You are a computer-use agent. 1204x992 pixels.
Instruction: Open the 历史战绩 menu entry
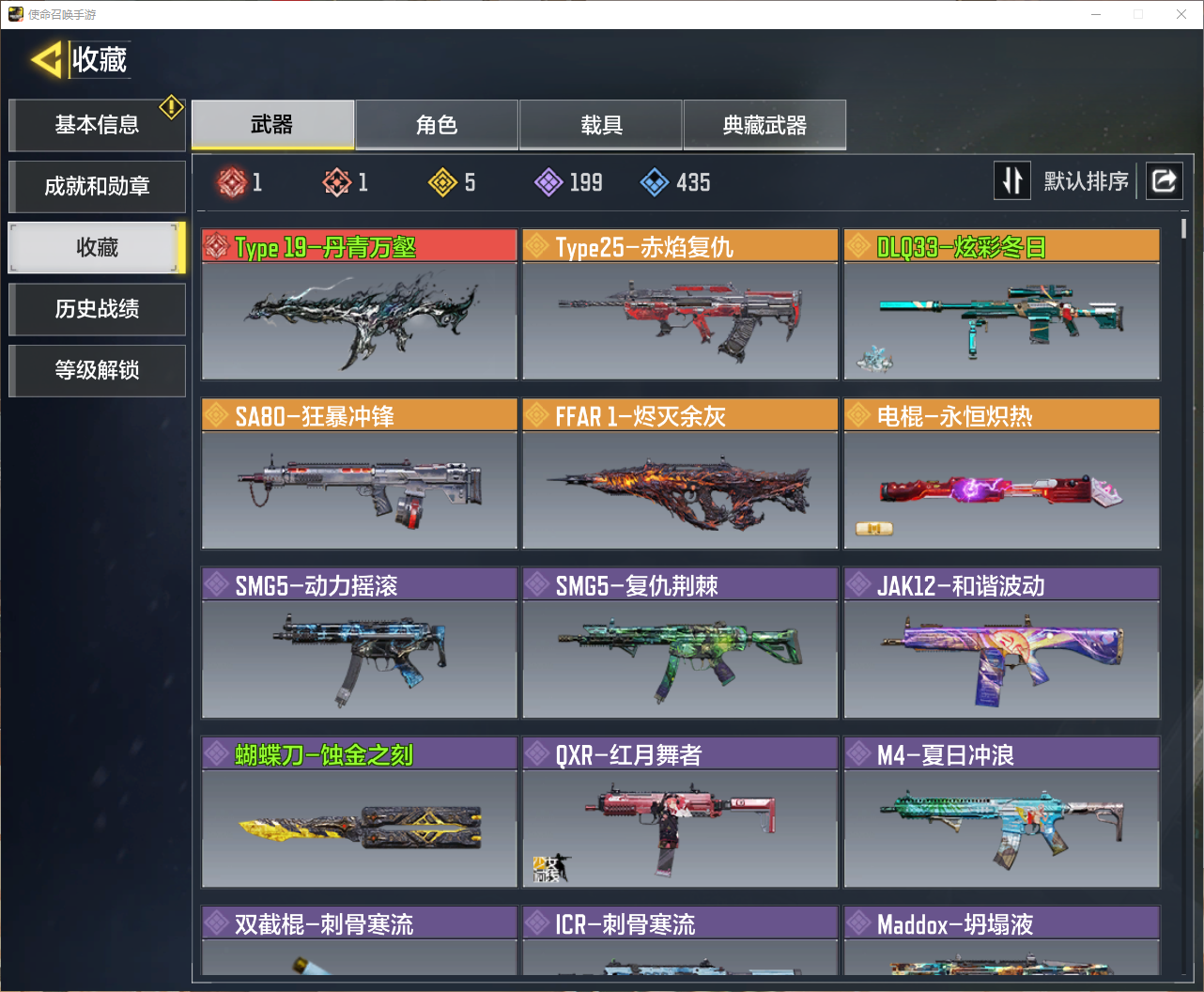coord(97,309)
